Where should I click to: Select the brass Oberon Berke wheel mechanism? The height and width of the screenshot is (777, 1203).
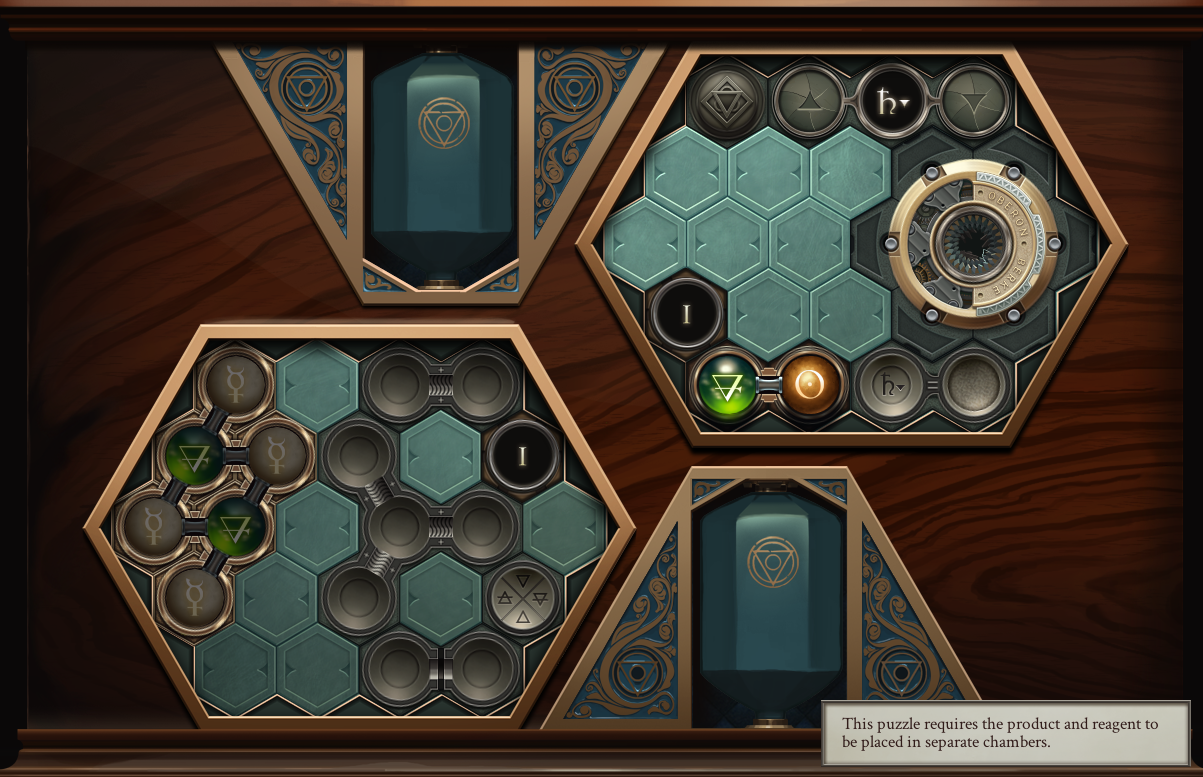click(972, 243)
